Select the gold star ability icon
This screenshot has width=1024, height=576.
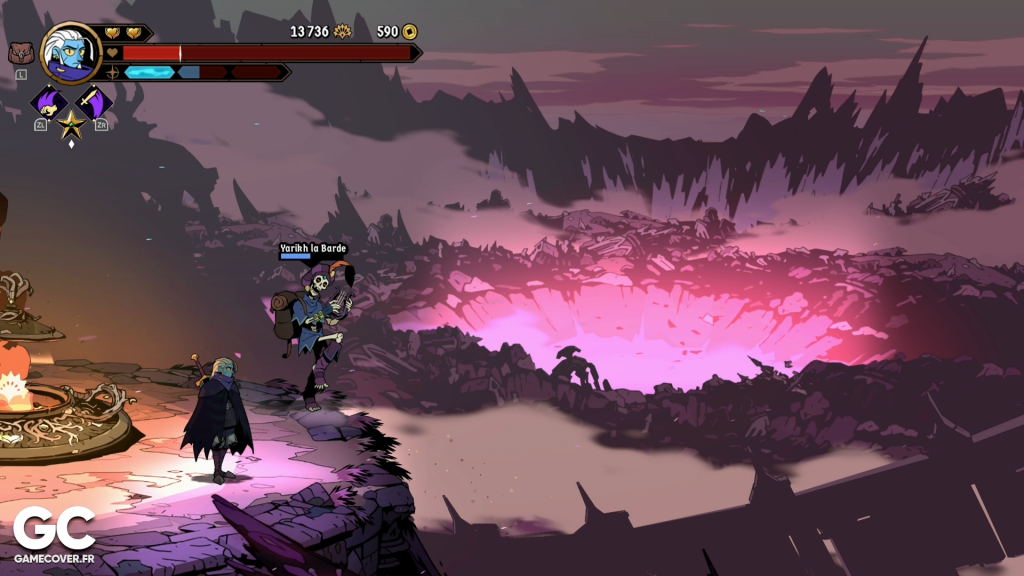[71, 125]
